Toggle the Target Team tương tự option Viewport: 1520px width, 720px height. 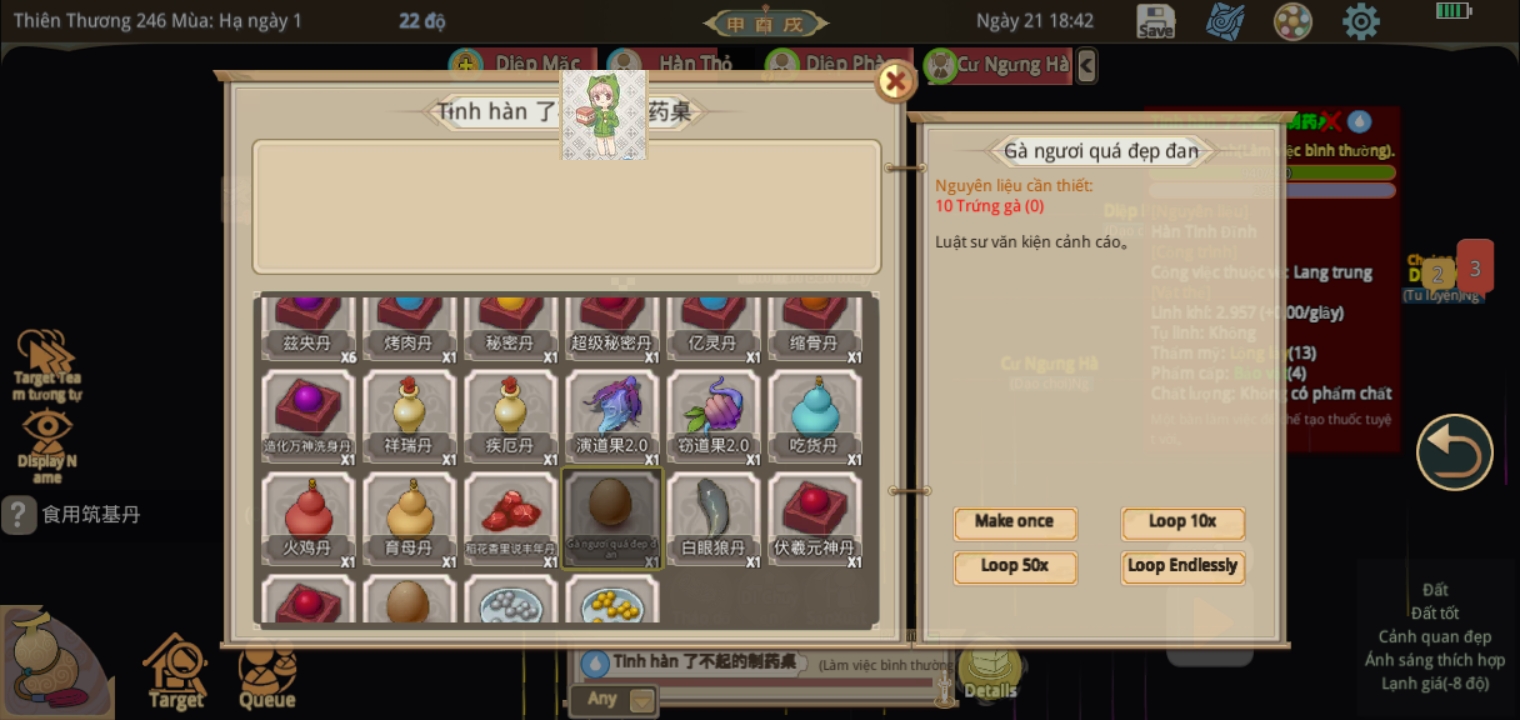coord(45,355)
